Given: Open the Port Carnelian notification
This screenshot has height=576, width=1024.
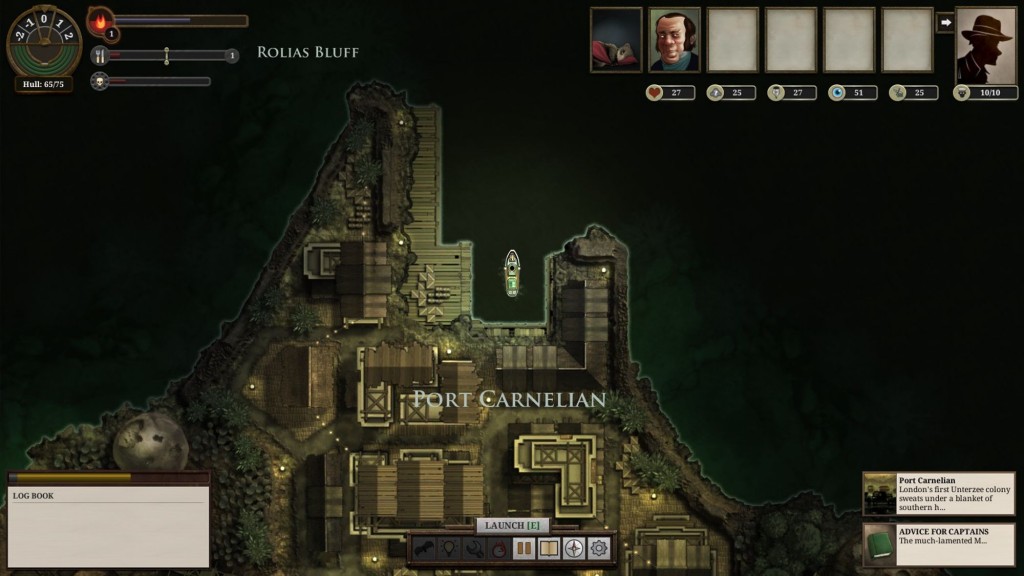Looking at the screenshot, I should (x=938, y=494).
